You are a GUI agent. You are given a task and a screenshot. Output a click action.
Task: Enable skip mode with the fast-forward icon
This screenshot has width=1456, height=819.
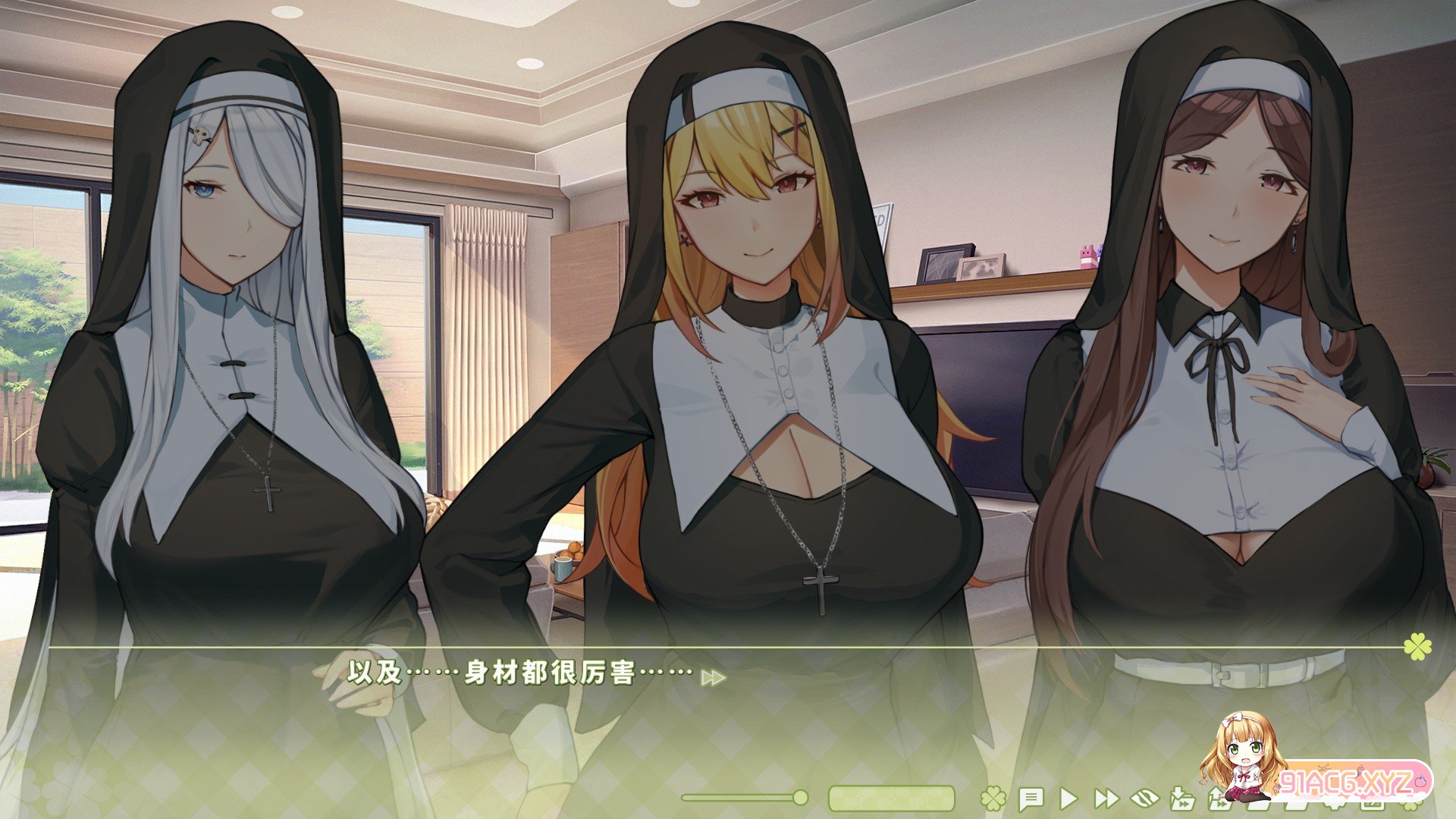[1109, 798]
